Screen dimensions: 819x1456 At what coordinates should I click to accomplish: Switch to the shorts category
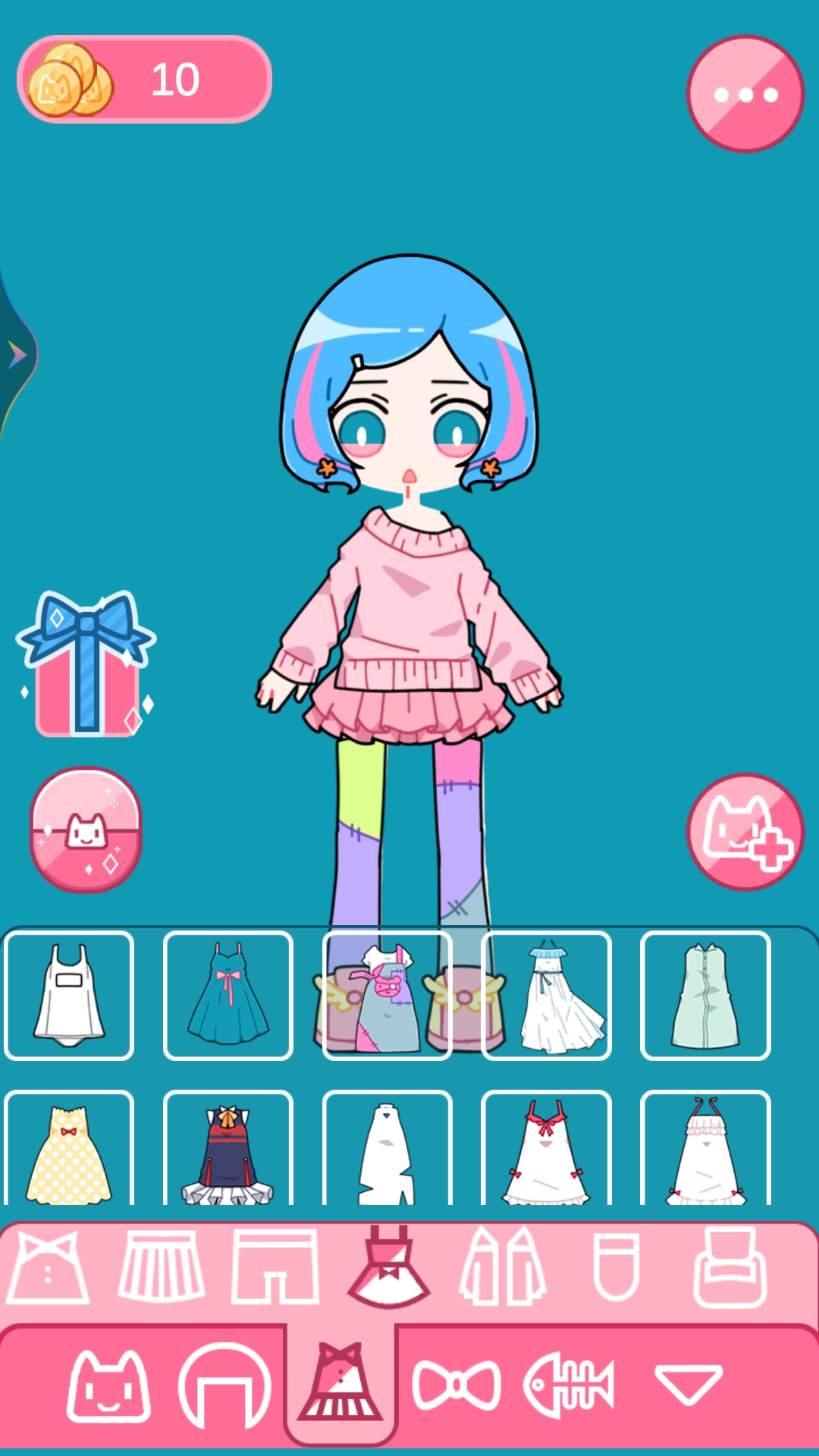point(275,1267)
